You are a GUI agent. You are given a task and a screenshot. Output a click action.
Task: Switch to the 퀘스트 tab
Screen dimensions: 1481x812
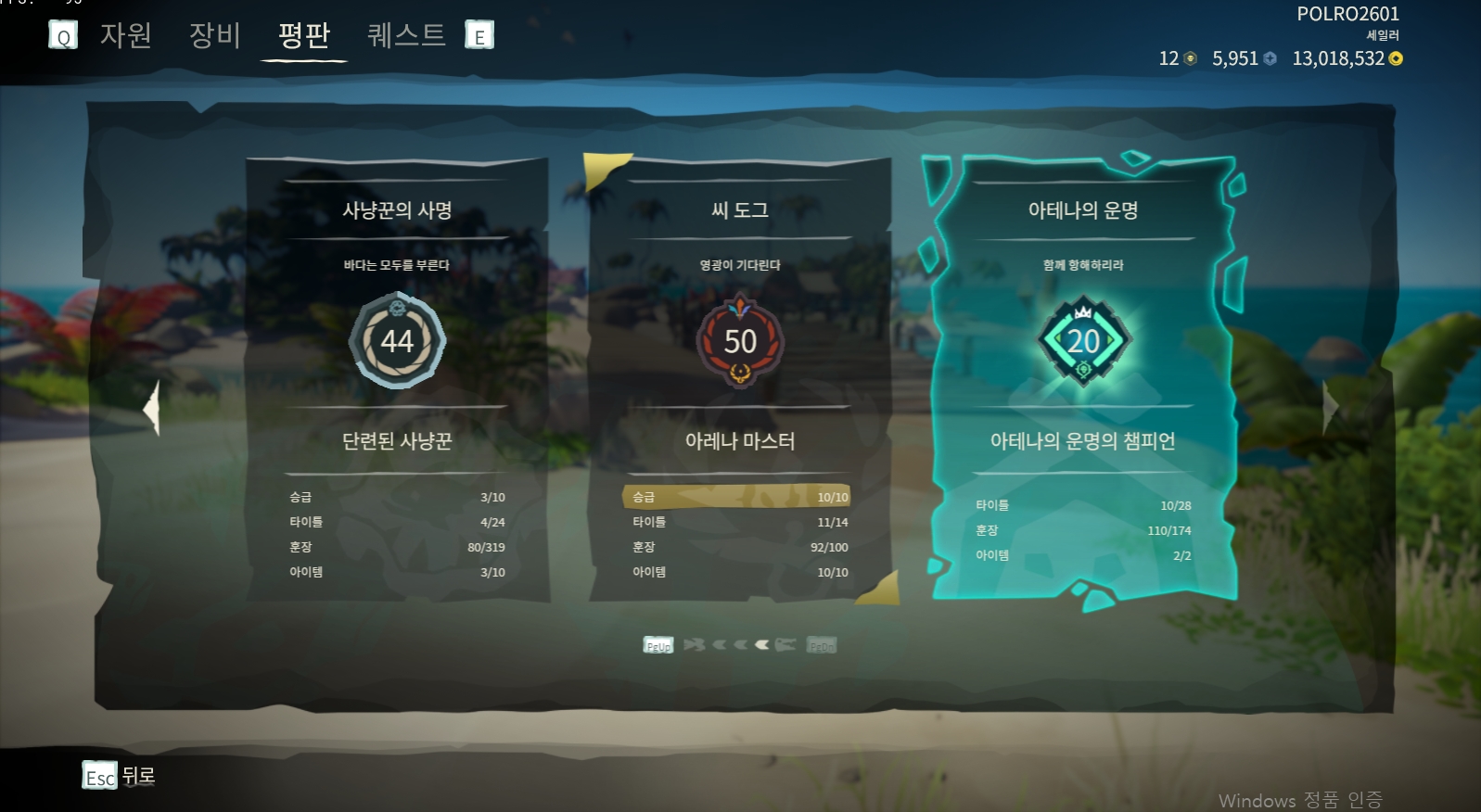point(405,35)
